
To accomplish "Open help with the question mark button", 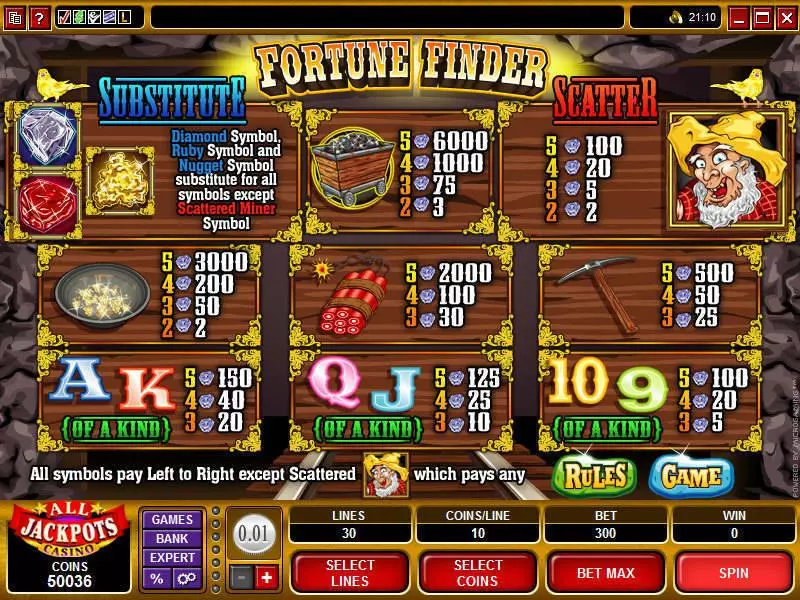I will [39, 17].
